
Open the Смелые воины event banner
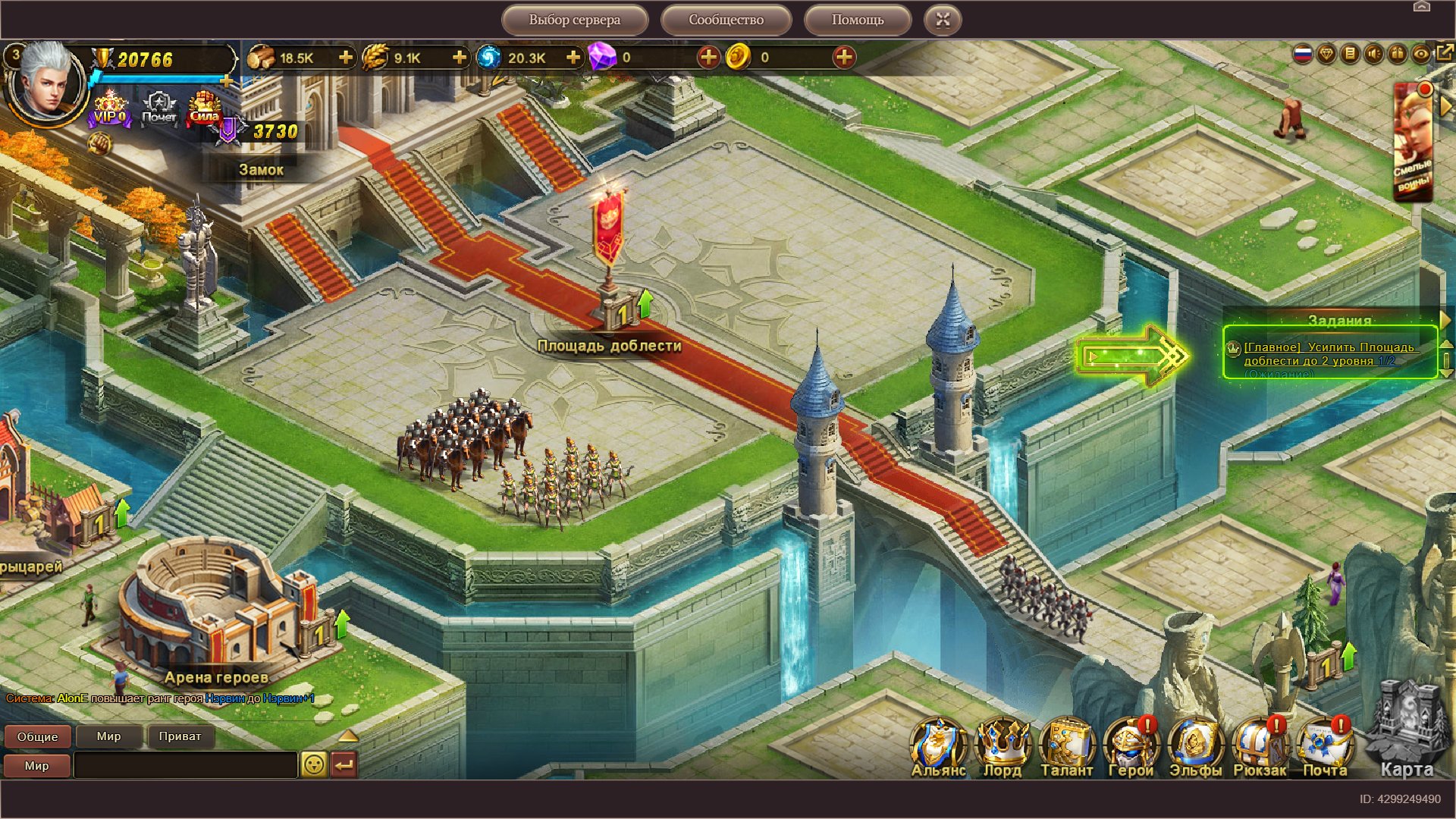(x=1413, y=144)
